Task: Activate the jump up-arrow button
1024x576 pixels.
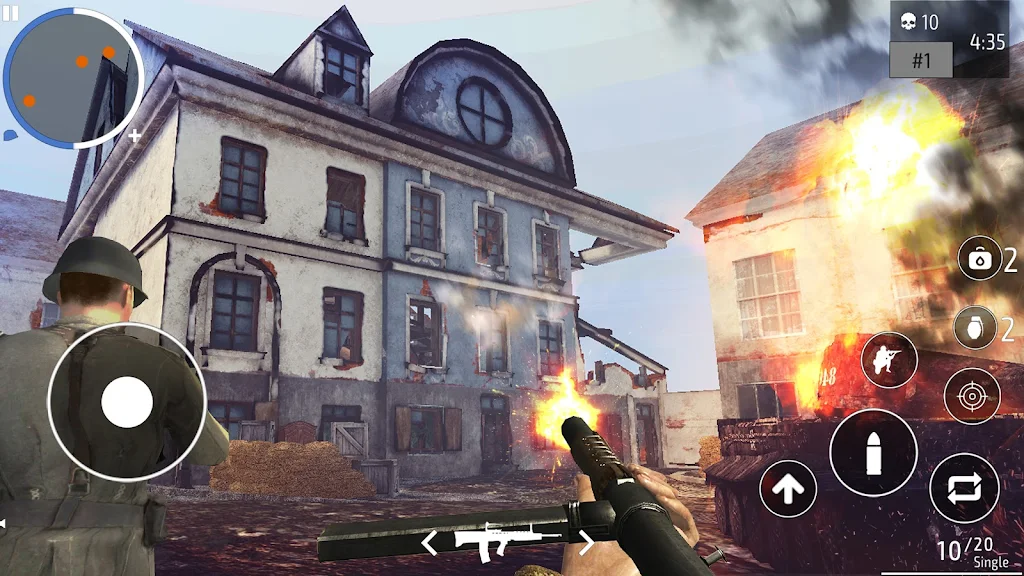Action: [788, 489]
